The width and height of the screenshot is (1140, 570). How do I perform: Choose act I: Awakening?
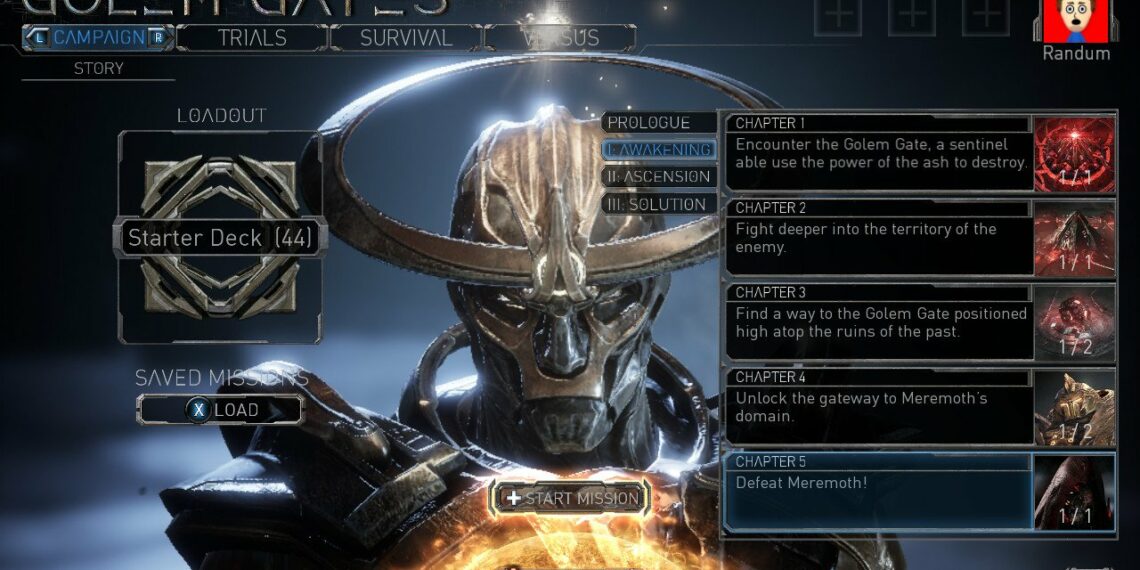pos(660,150)
